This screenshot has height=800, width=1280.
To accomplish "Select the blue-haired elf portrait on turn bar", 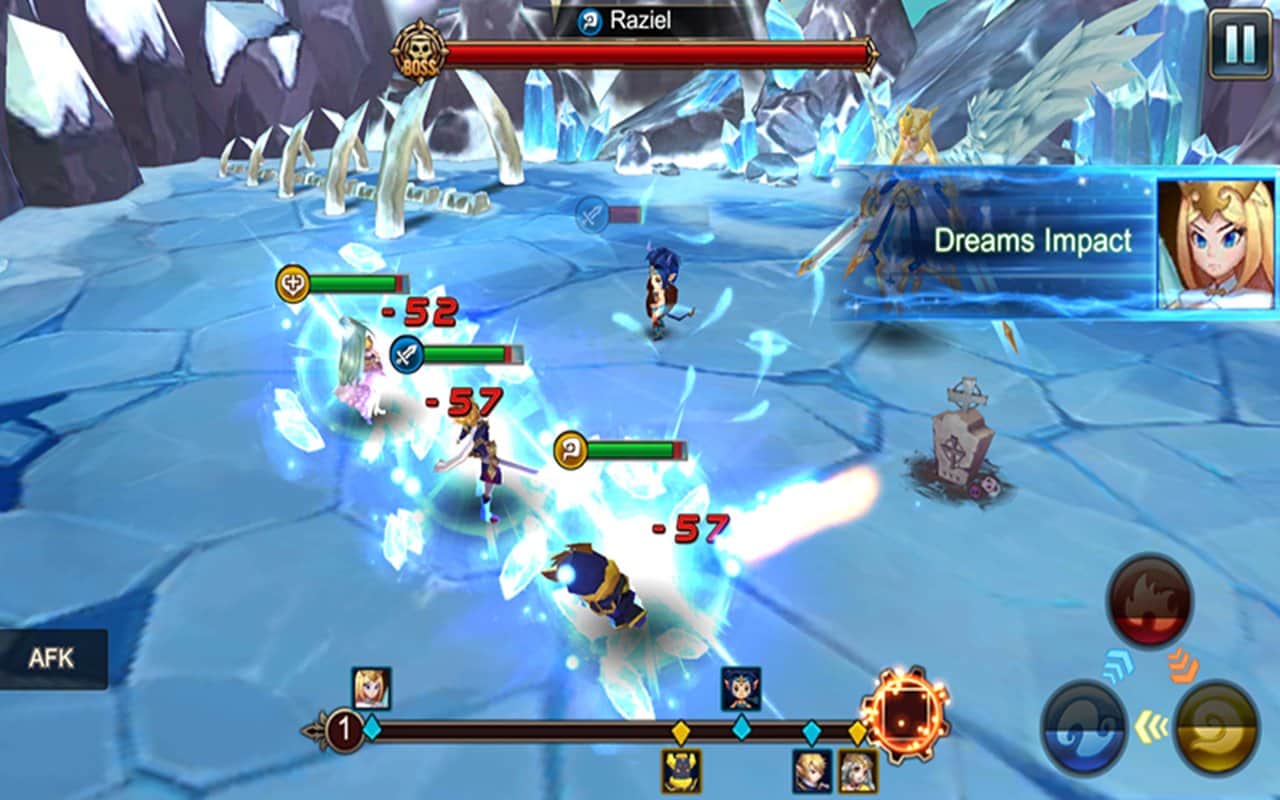I will tap(741, 688).
